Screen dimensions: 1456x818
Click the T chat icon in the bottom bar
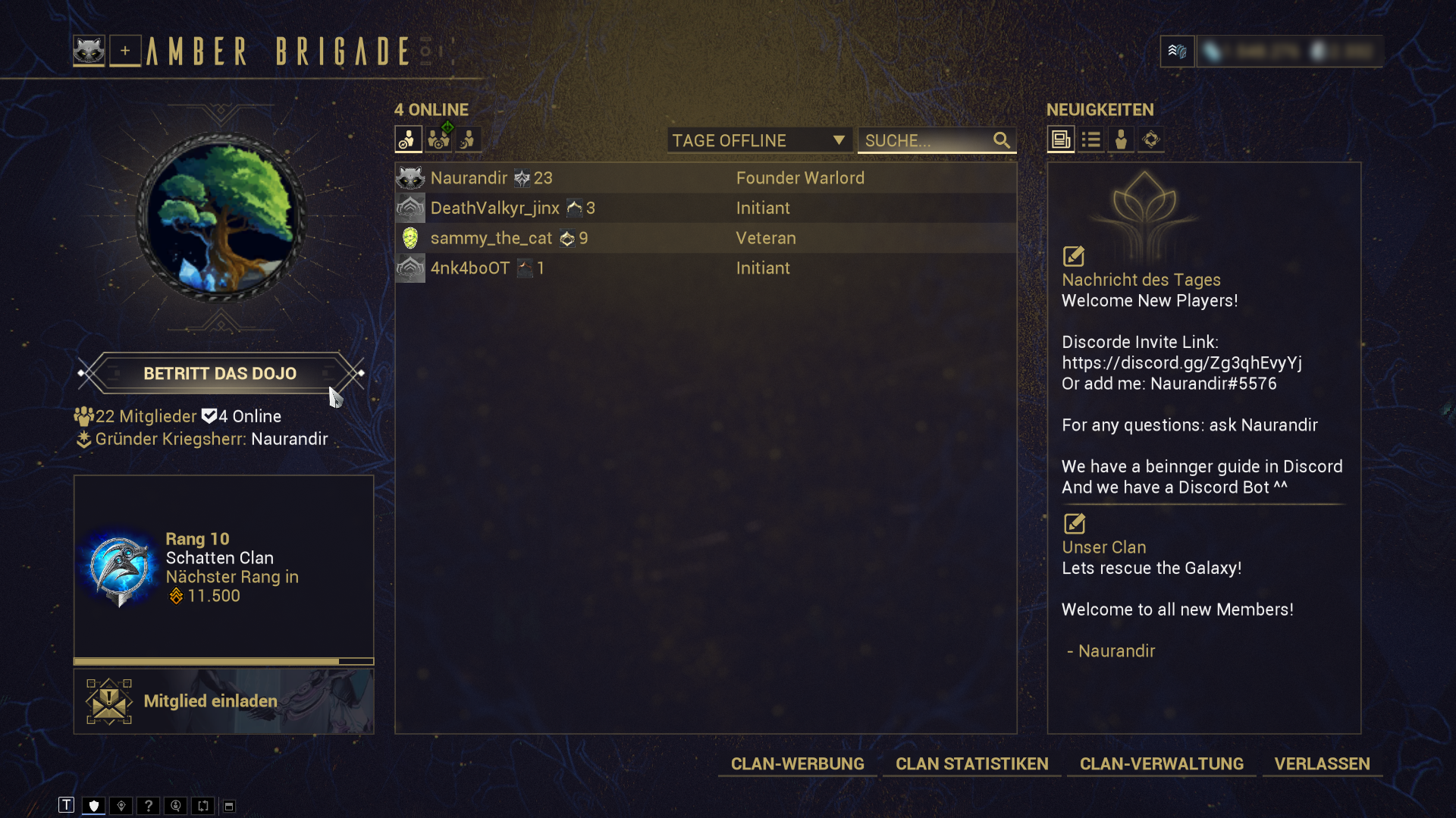[x=67, y=805]
